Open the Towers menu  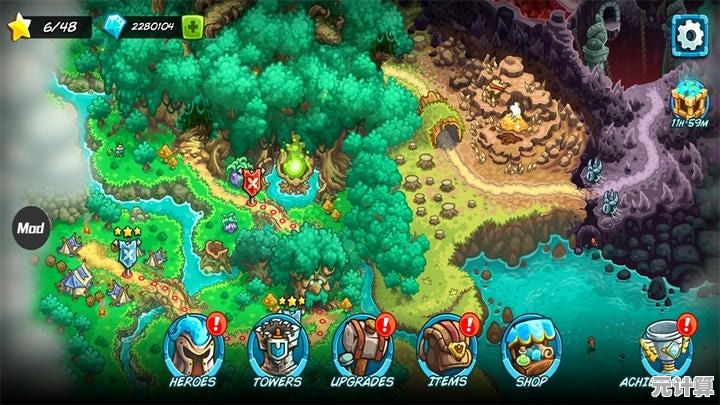pos(277,347)
